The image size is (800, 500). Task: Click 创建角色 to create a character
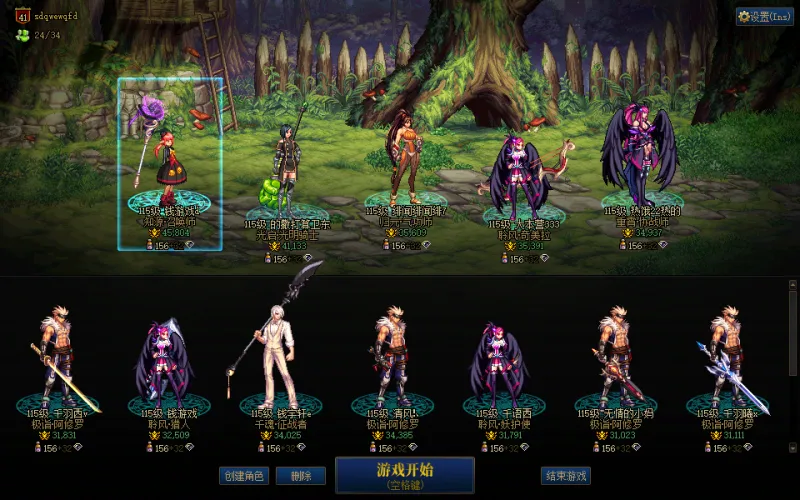(x=244, y=476)
